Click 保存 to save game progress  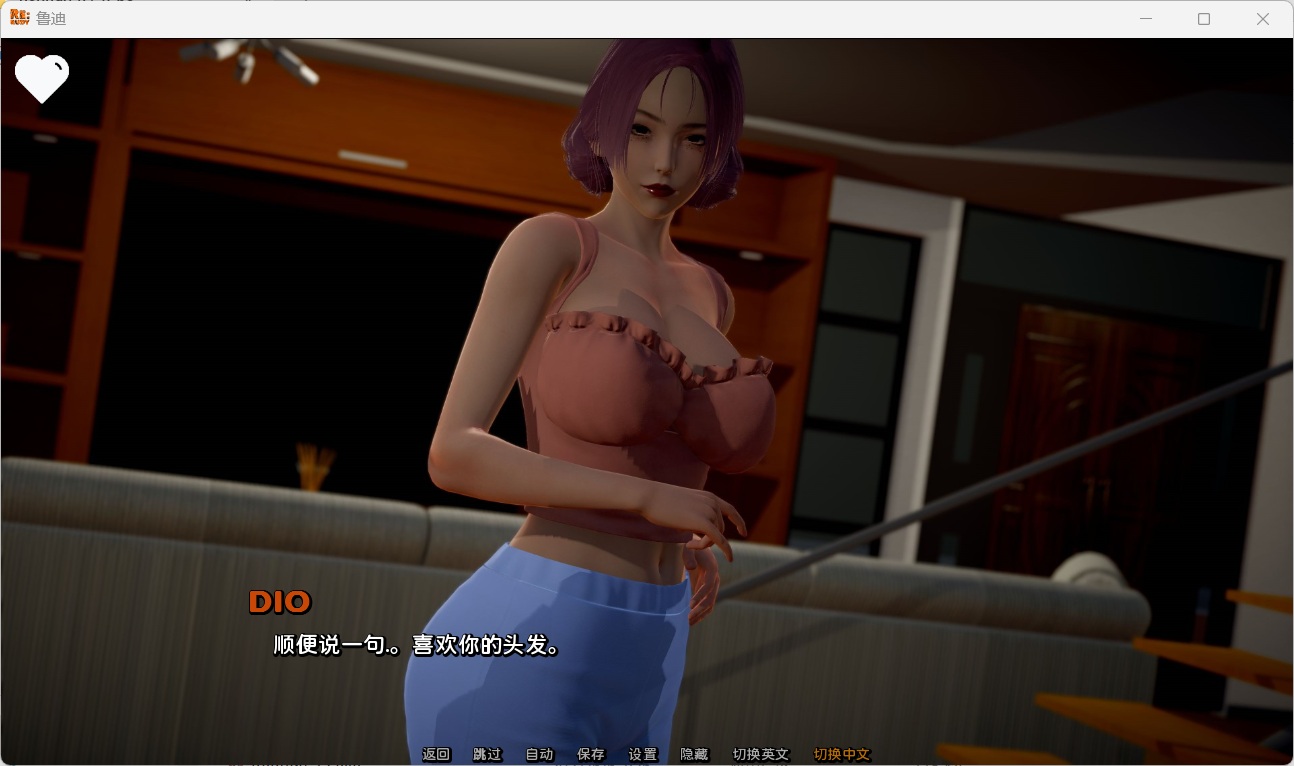[x=591, y=754]
